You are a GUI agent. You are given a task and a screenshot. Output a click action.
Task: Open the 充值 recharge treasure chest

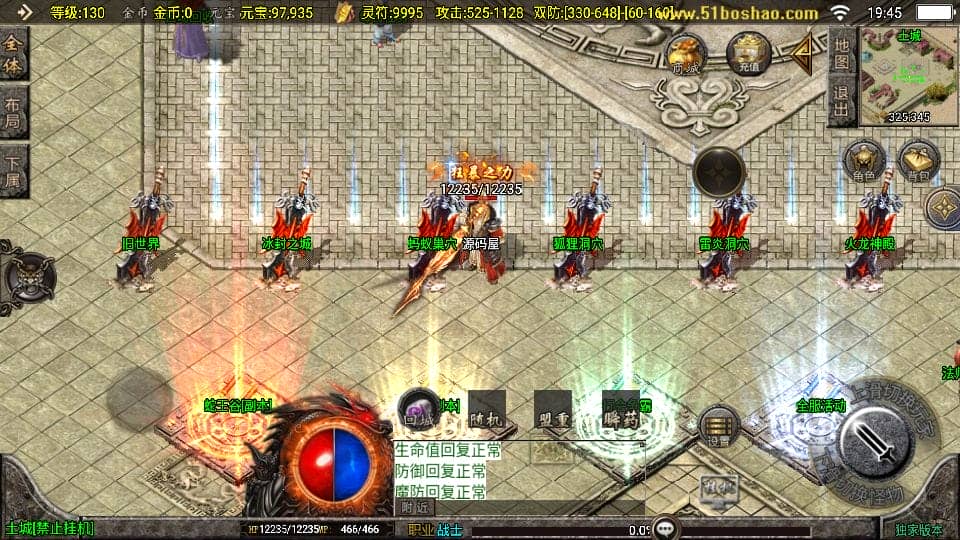748,53
